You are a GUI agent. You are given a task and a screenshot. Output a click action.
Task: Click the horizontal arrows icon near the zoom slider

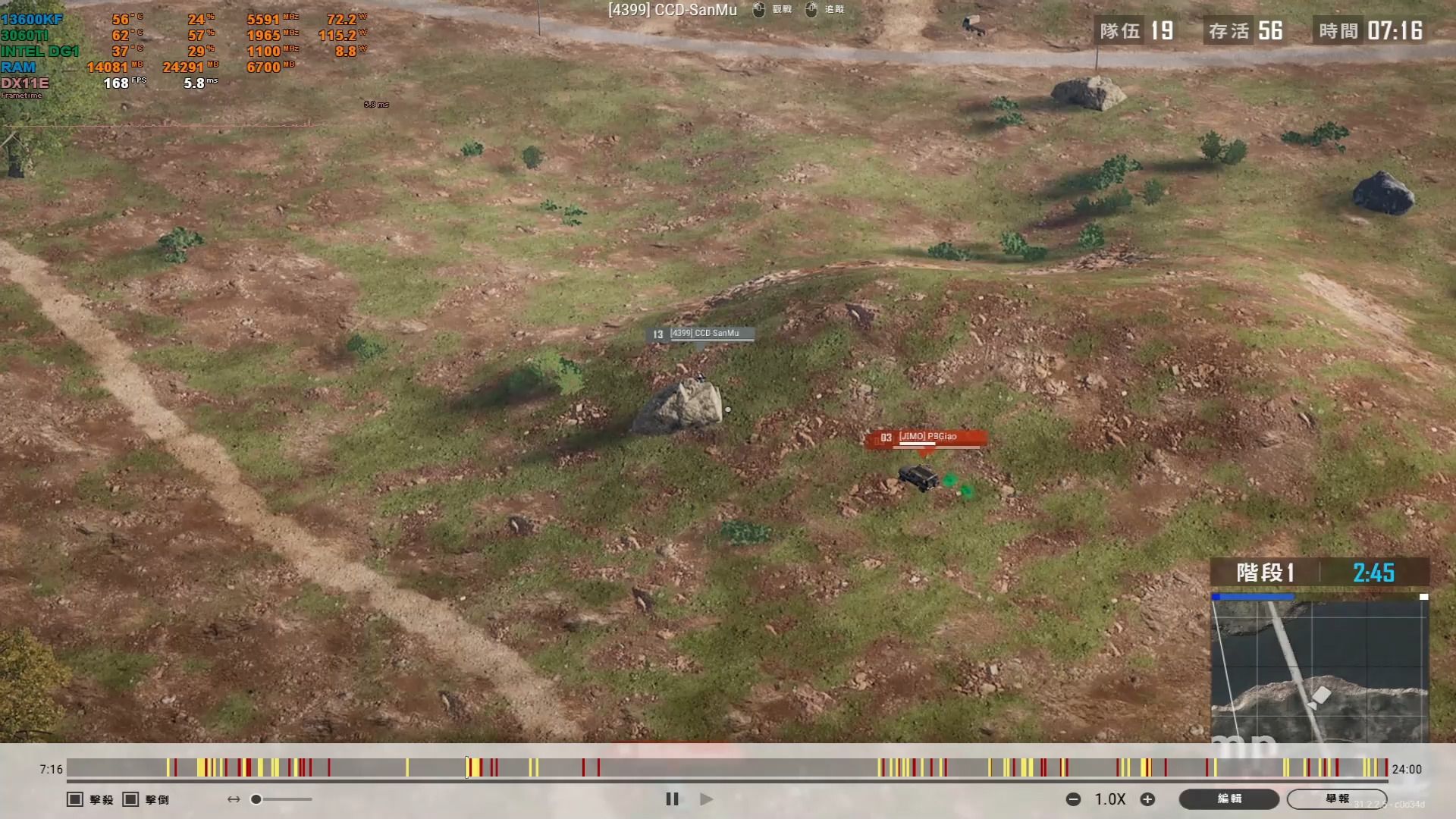pos(232,799)
